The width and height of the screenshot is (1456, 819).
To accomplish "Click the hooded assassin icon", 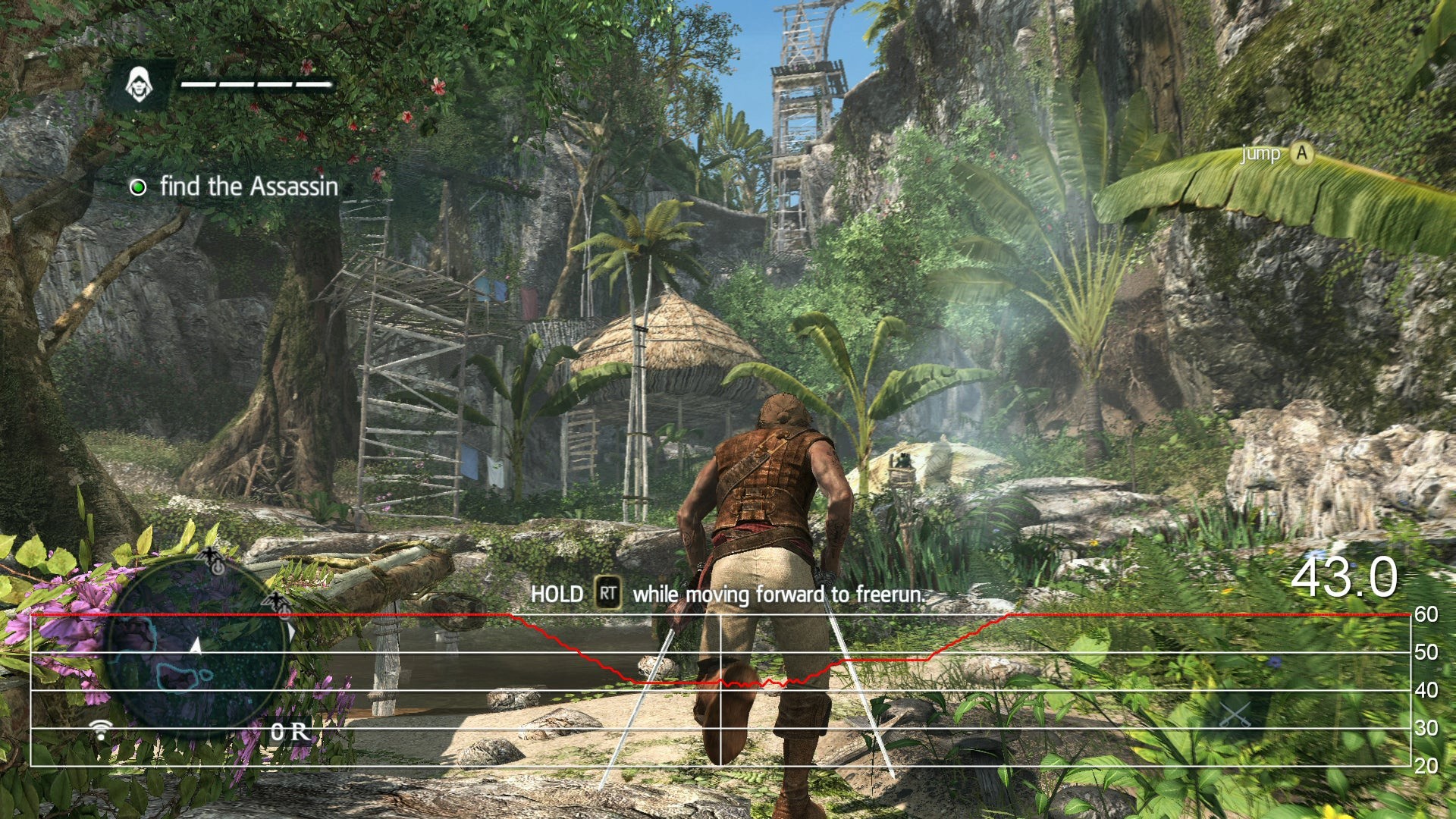I will pyautogui.click(x=139, y=84).
